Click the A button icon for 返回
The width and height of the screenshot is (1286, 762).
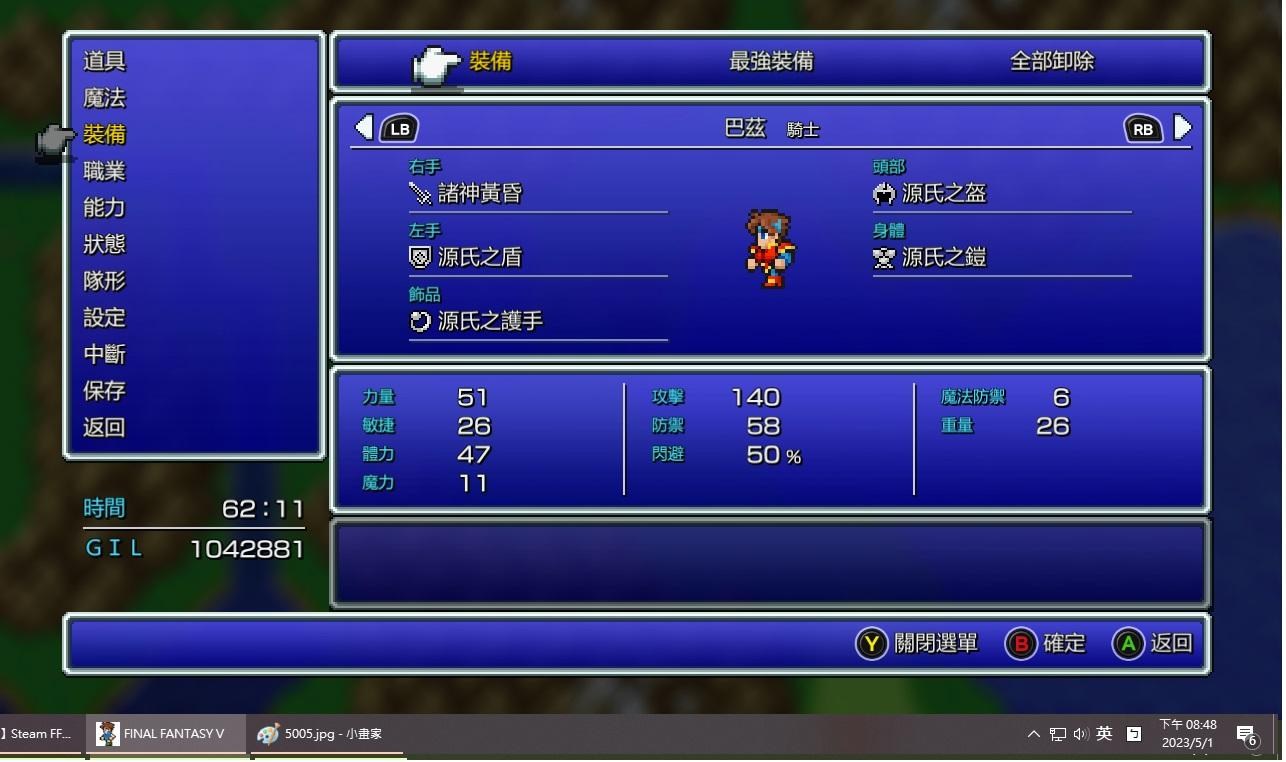pos(1128,644)
